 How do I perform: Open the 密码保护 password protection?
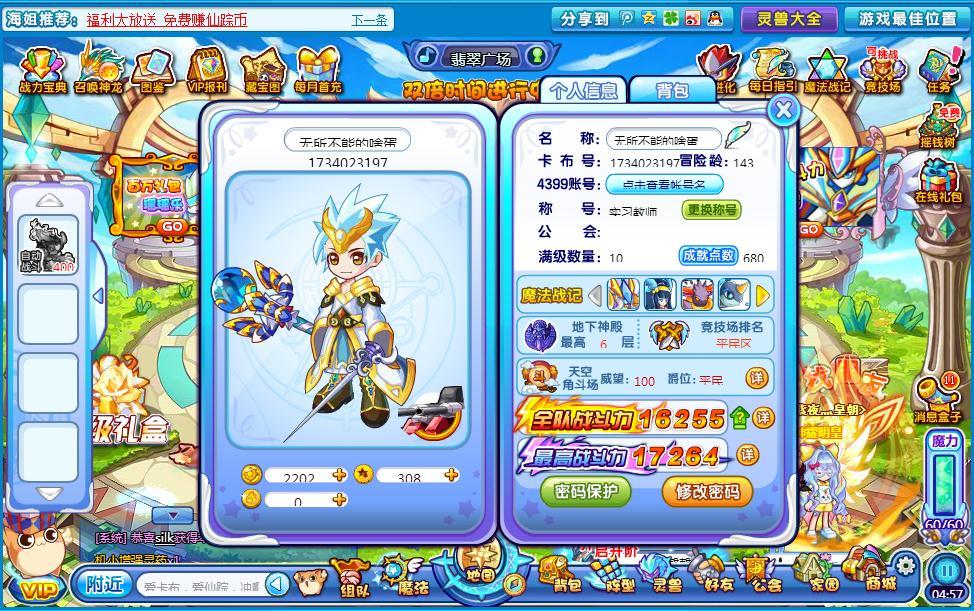click(x=586, y=491)
